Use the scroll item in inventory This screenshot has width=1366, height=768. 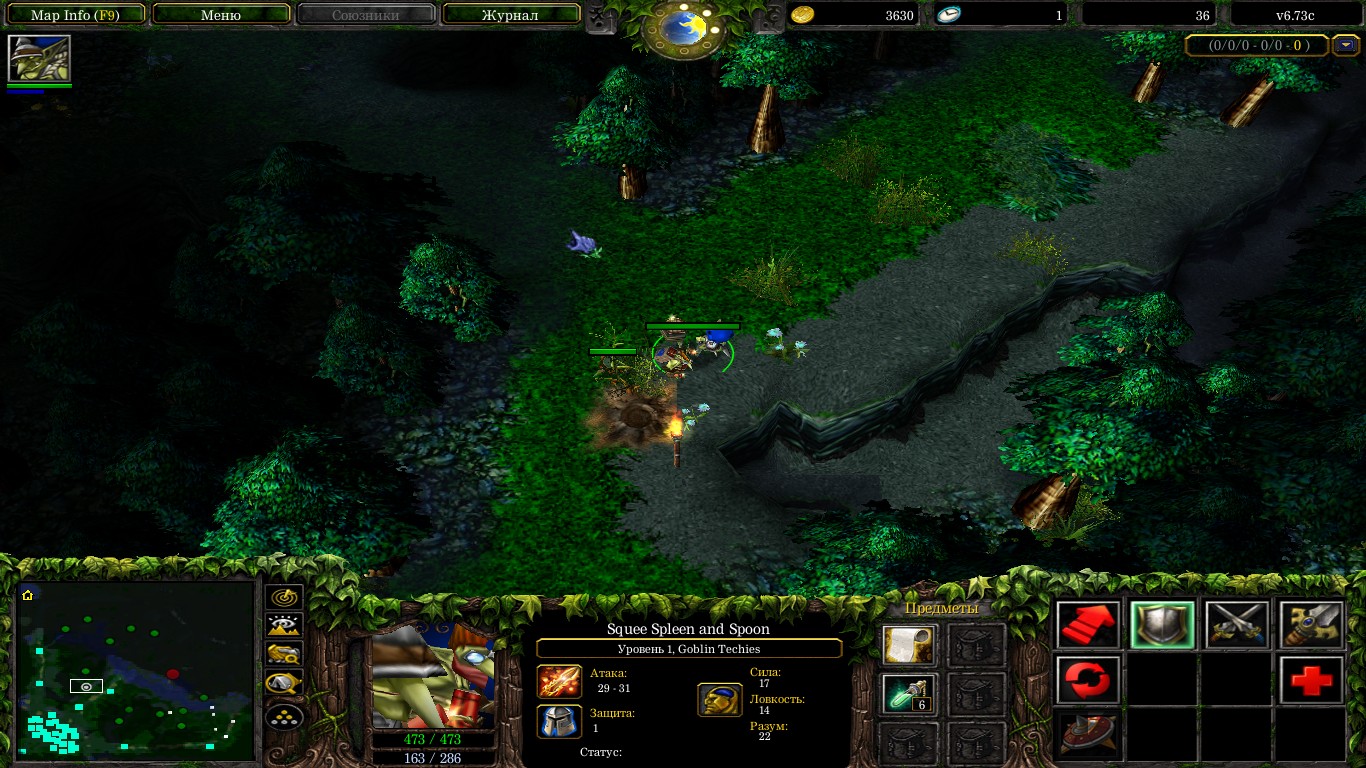tap(909, 645)
